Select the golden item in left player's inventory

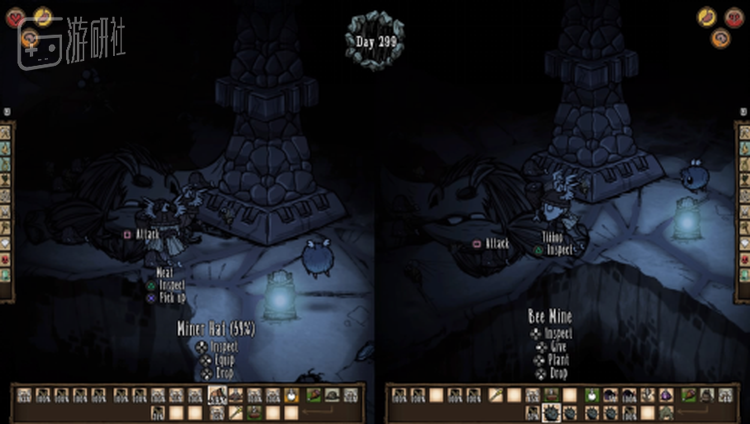click(292, 396)
